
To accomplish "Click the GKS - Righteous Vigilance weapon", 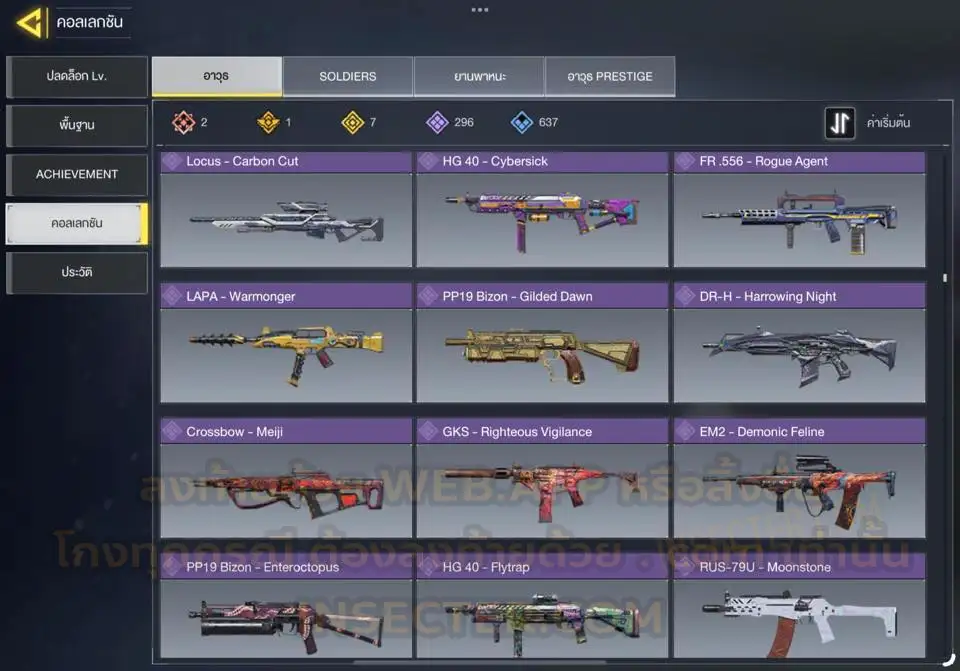I will click(x=542, y=480).
